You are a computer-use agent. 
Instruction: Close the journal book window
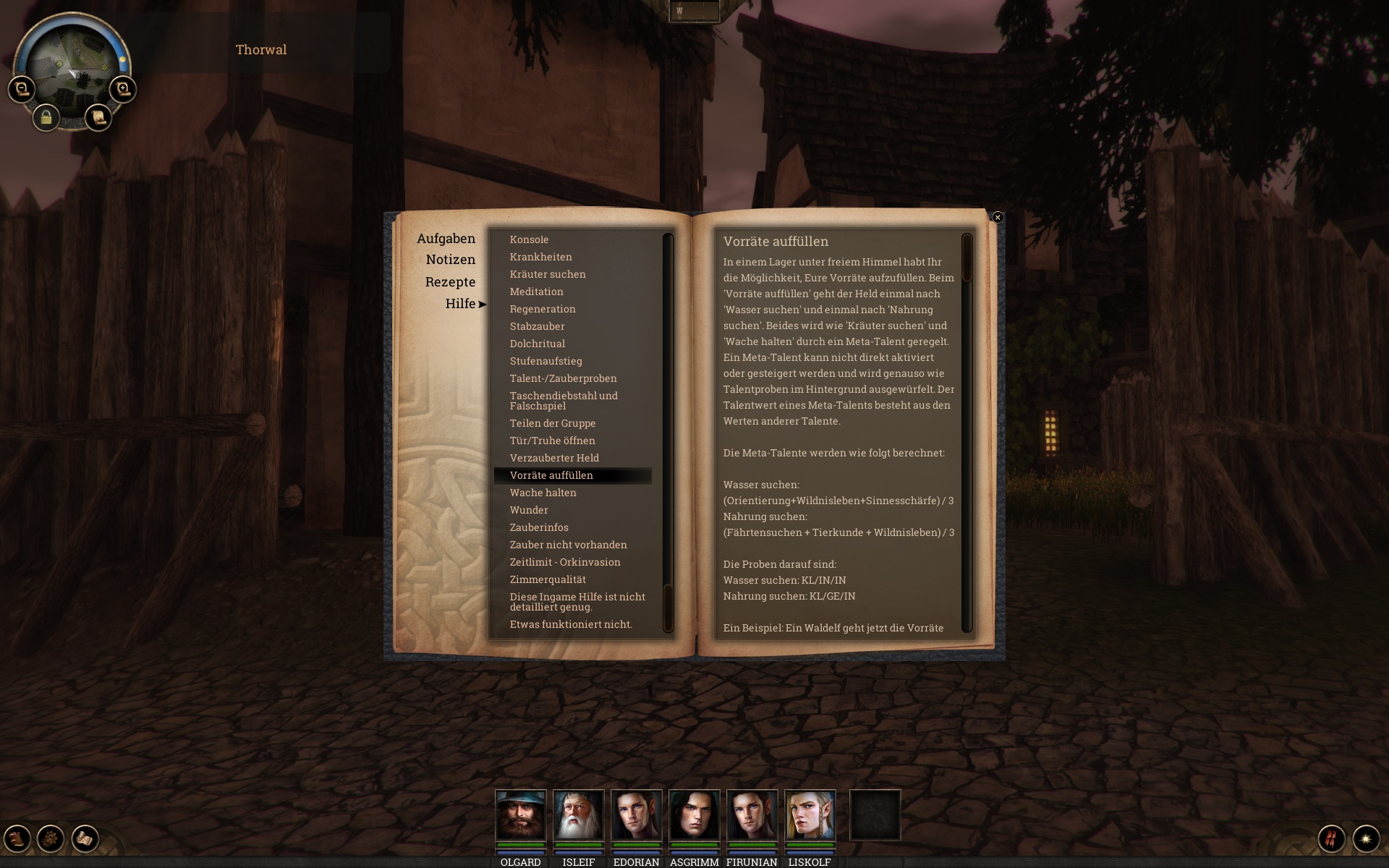click(x=998, y=217)
